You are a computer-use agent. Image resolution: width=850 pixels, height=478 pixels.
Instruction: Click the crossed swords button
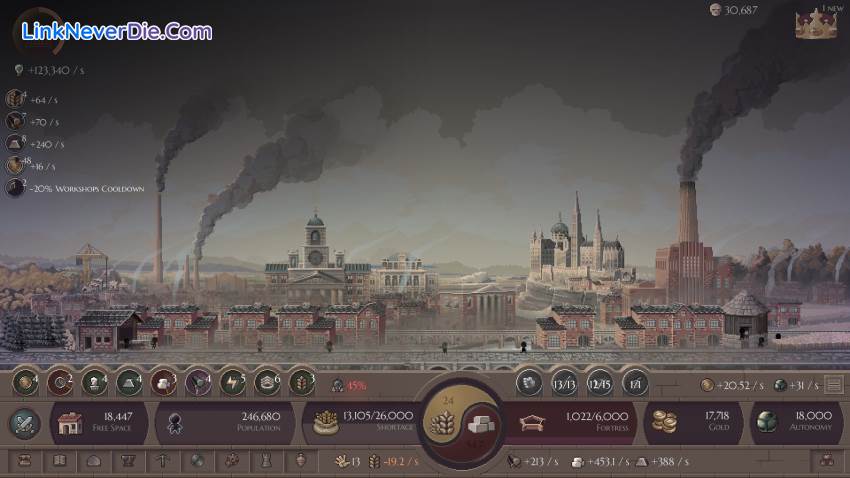pos(23,423)
